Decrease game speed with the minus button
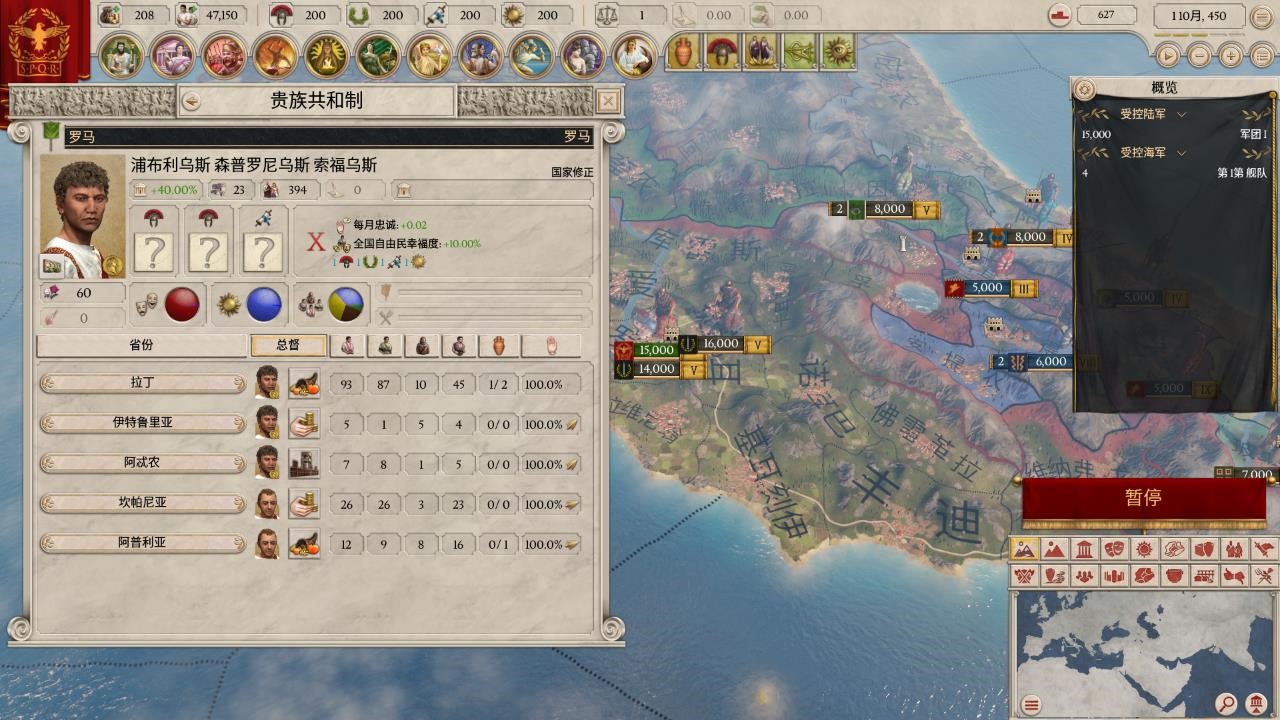 (1199, 56)
